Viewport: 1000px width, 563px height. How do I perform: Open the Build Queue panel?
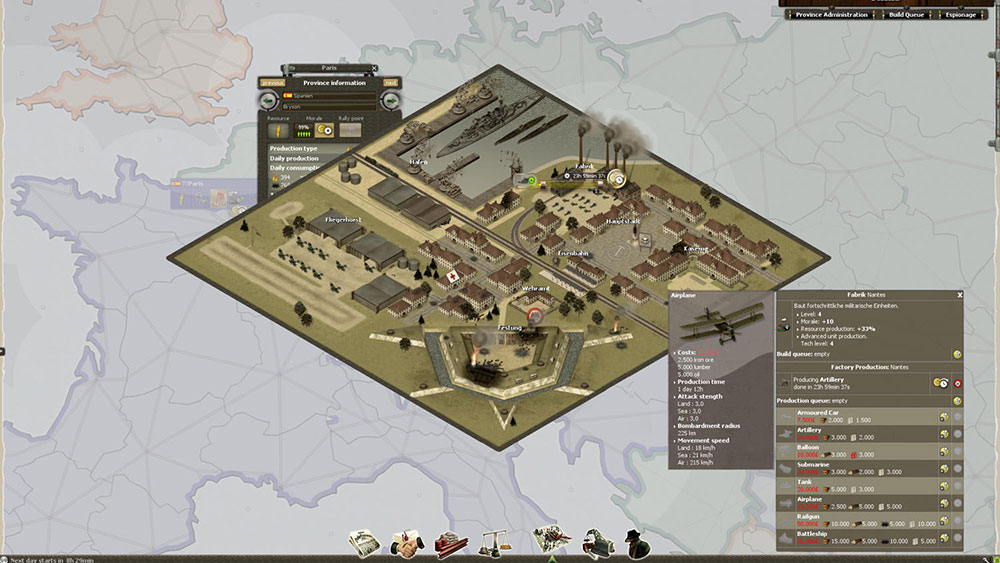tap(908, 15)
